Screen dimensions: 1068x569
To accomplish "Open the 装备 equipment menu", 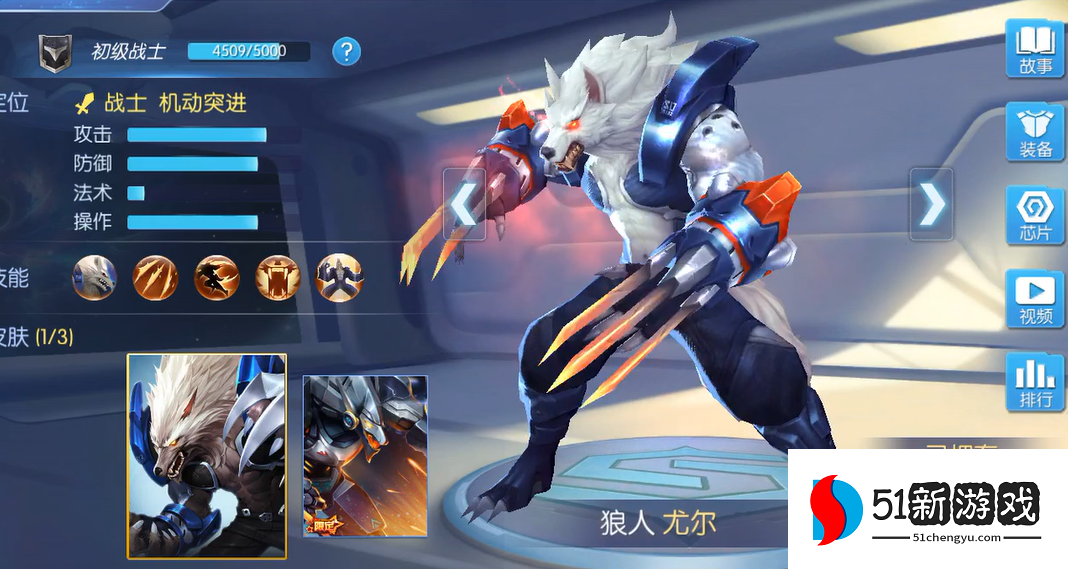I will click(1035, 133).
